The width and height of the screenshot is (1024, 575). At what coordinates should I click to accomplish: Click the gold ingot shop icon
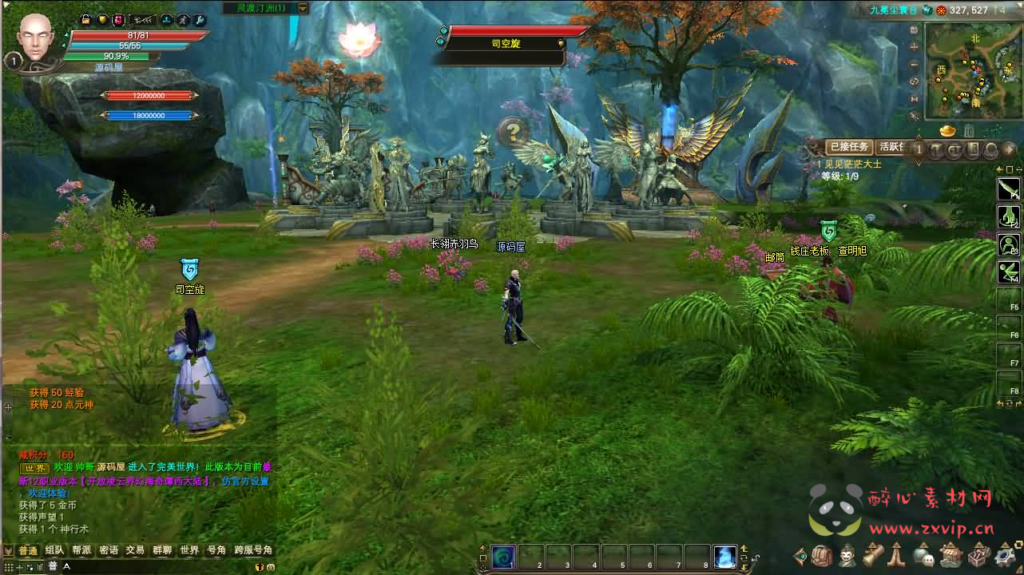pos(947,131)
